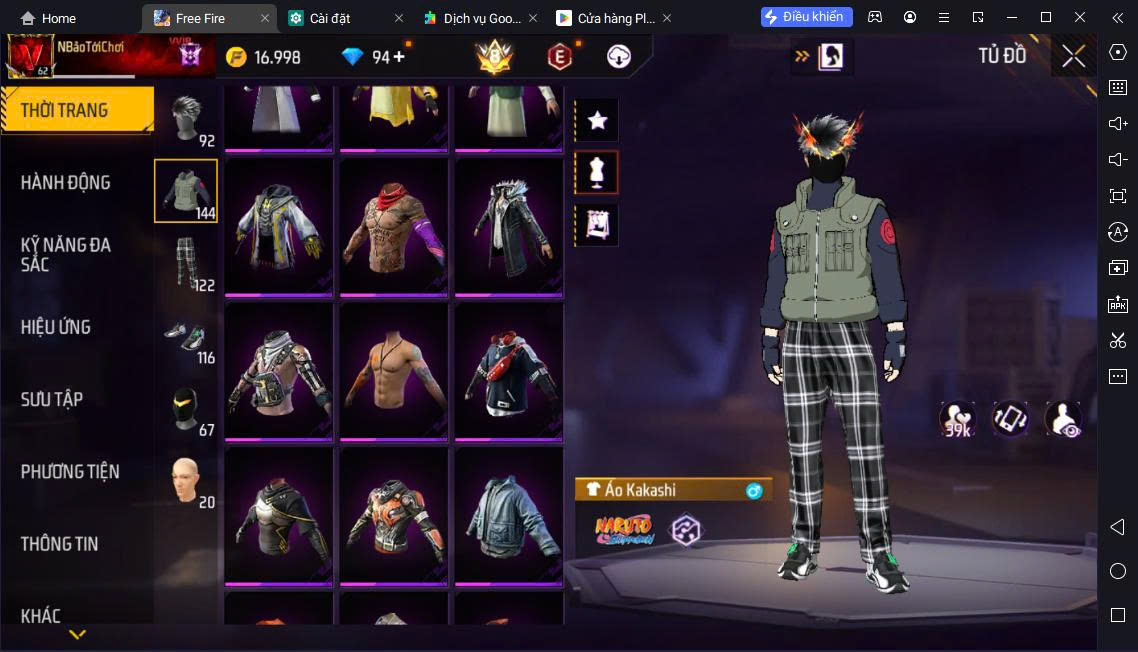The image size is (1138, 652).
Task: Toggle the character visibility eye icon
Action: [x=1062, y=419]
